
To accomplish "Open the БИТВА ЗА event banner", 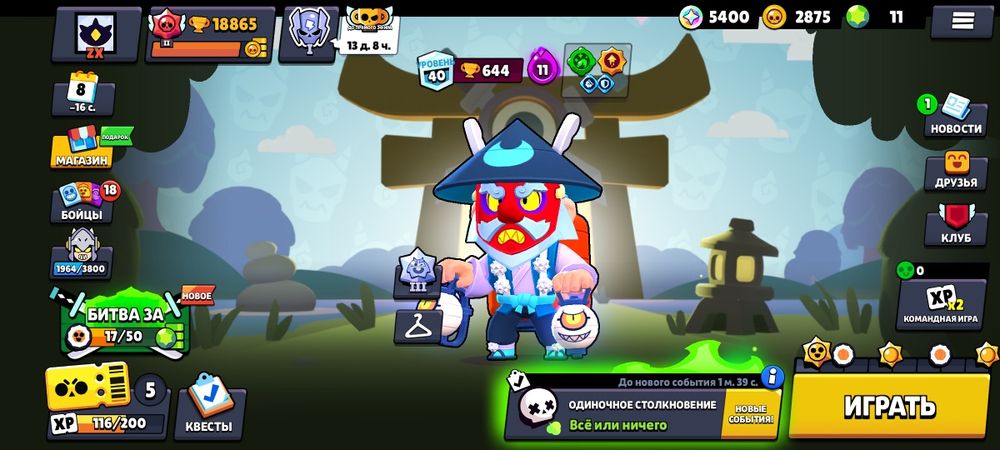I will tap(126, 324).
